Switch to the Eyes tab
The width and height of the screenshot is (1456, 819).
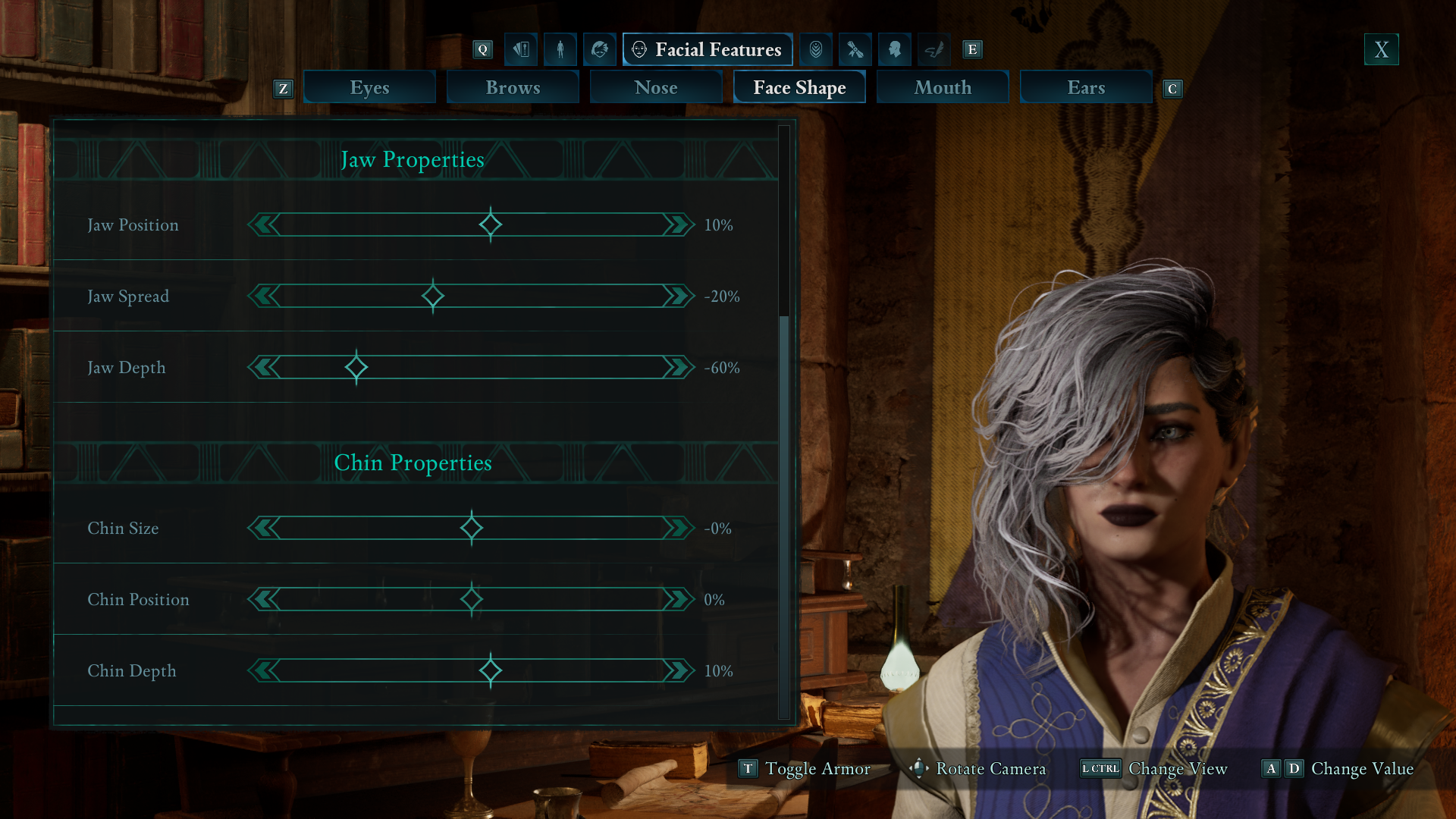(369, 87)
